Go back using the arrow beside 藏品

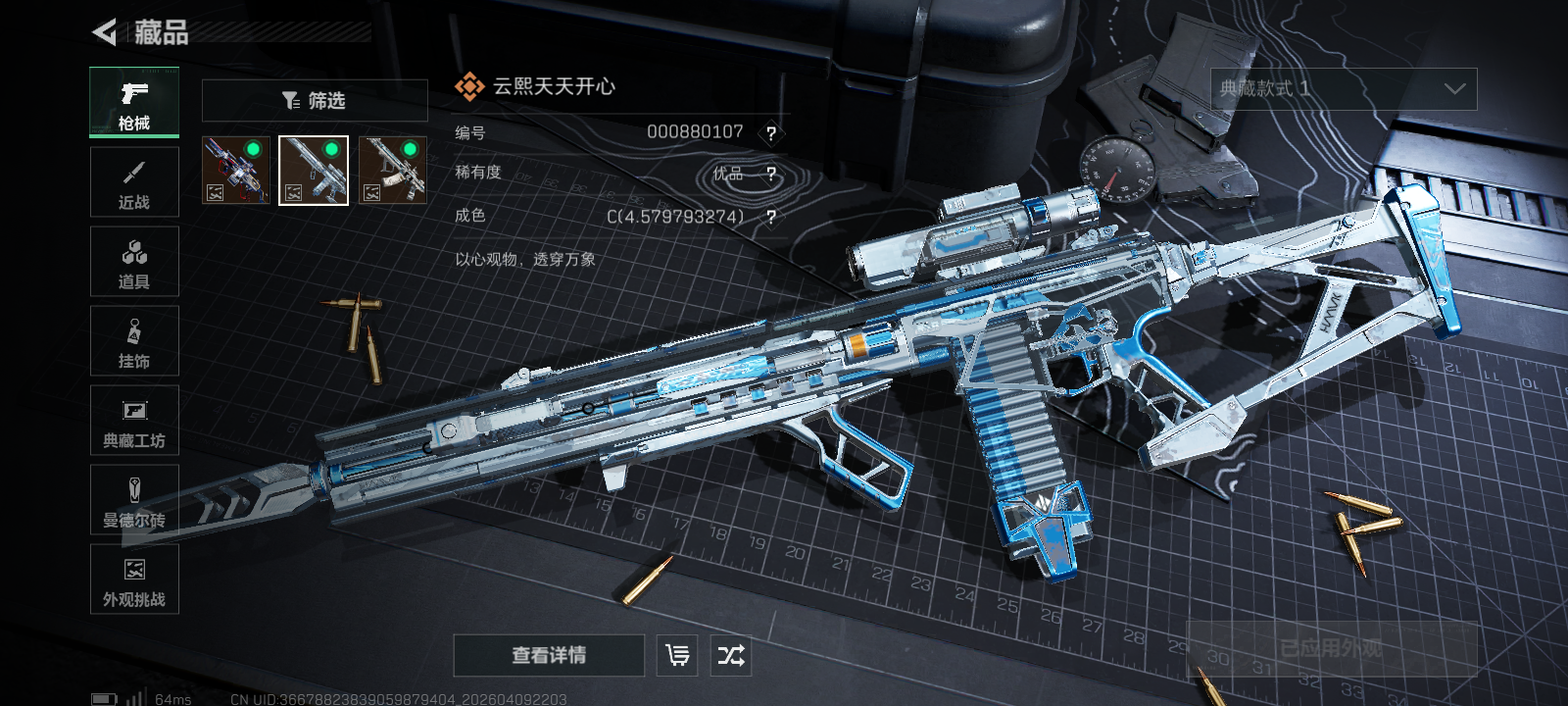105,32
